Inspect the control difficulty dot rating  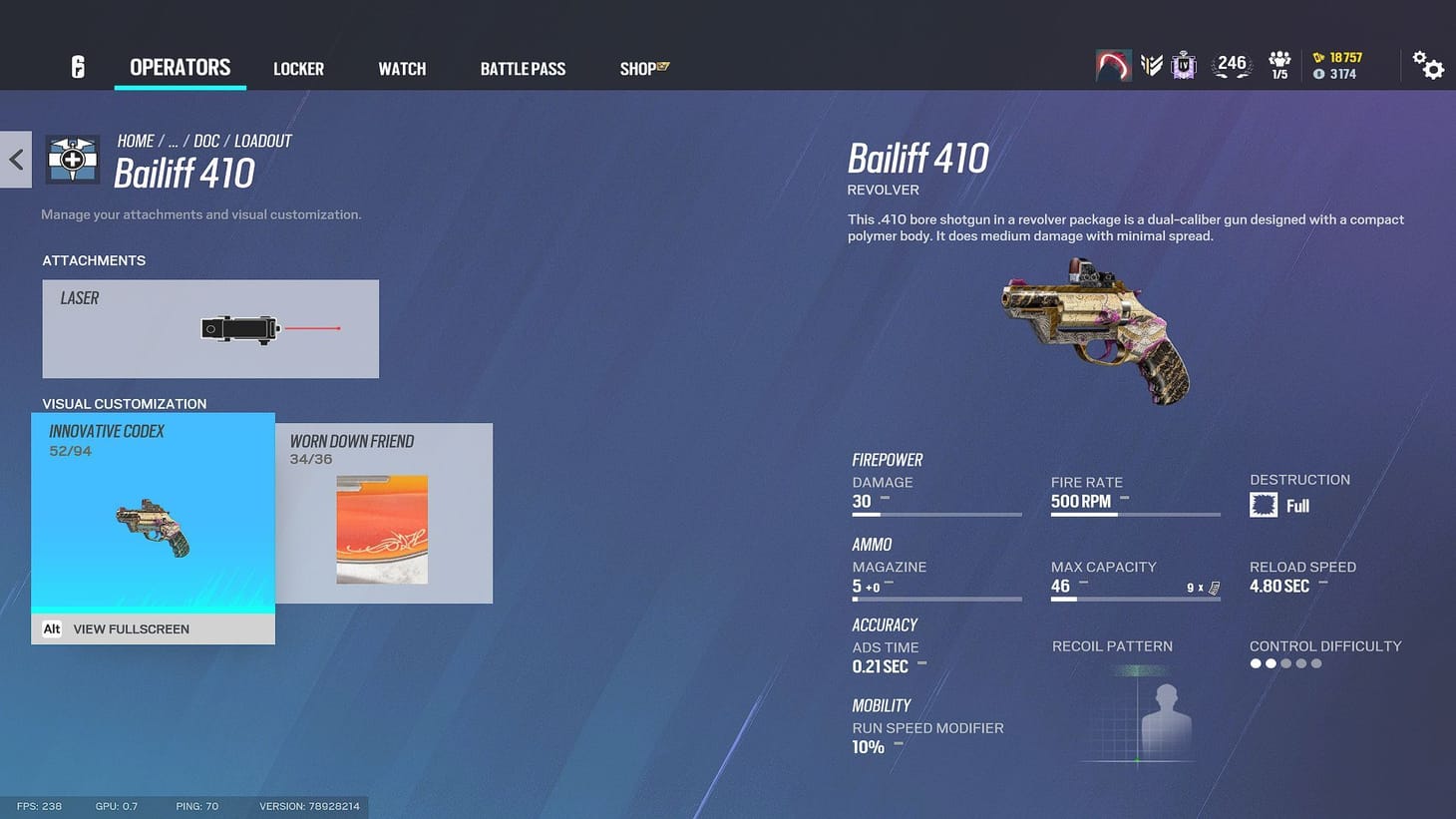pyautogui.click(x=1284, y=662)
